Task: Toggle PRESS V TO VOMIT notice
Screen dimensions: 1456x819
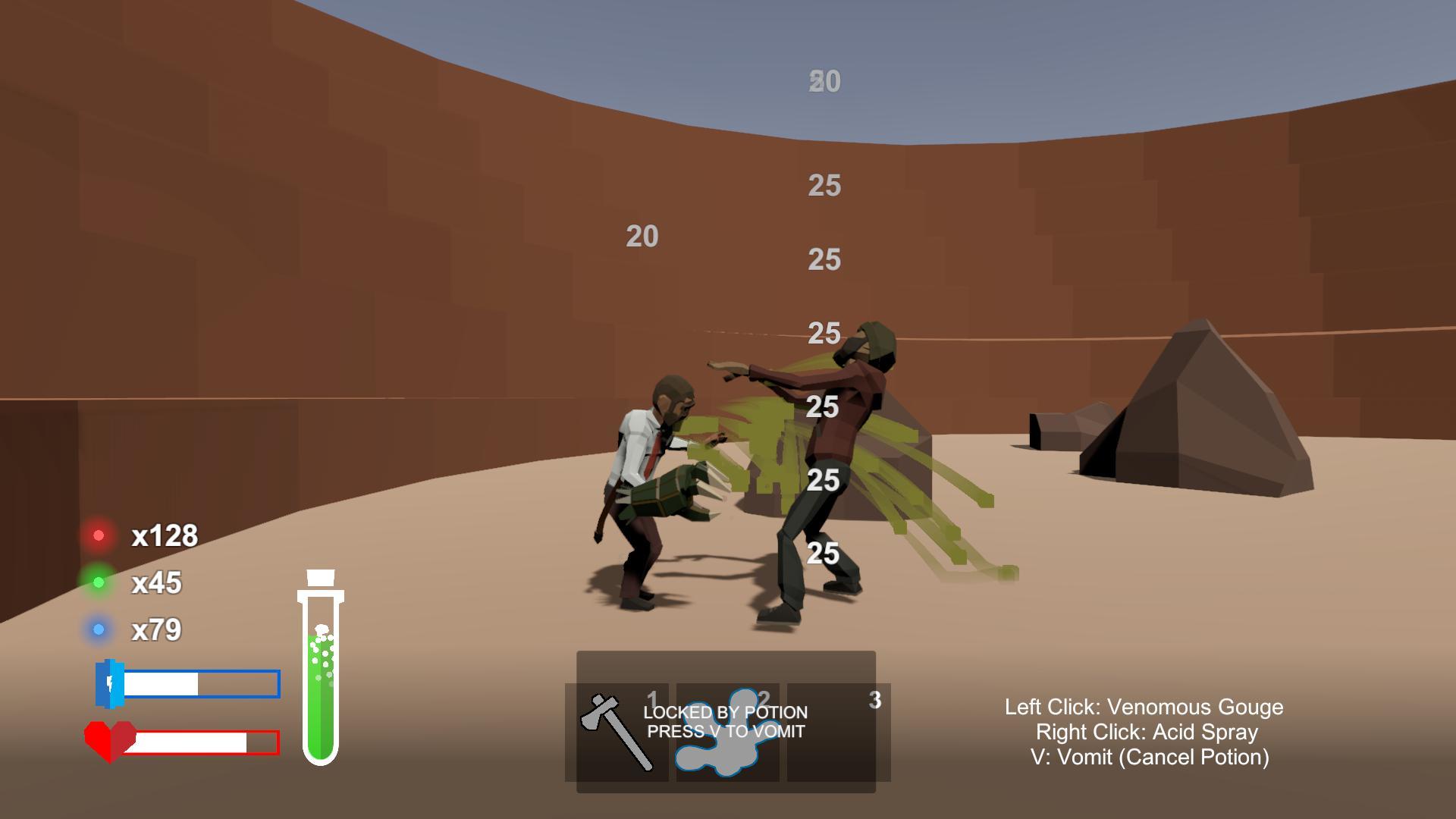Action: (724, 731)
